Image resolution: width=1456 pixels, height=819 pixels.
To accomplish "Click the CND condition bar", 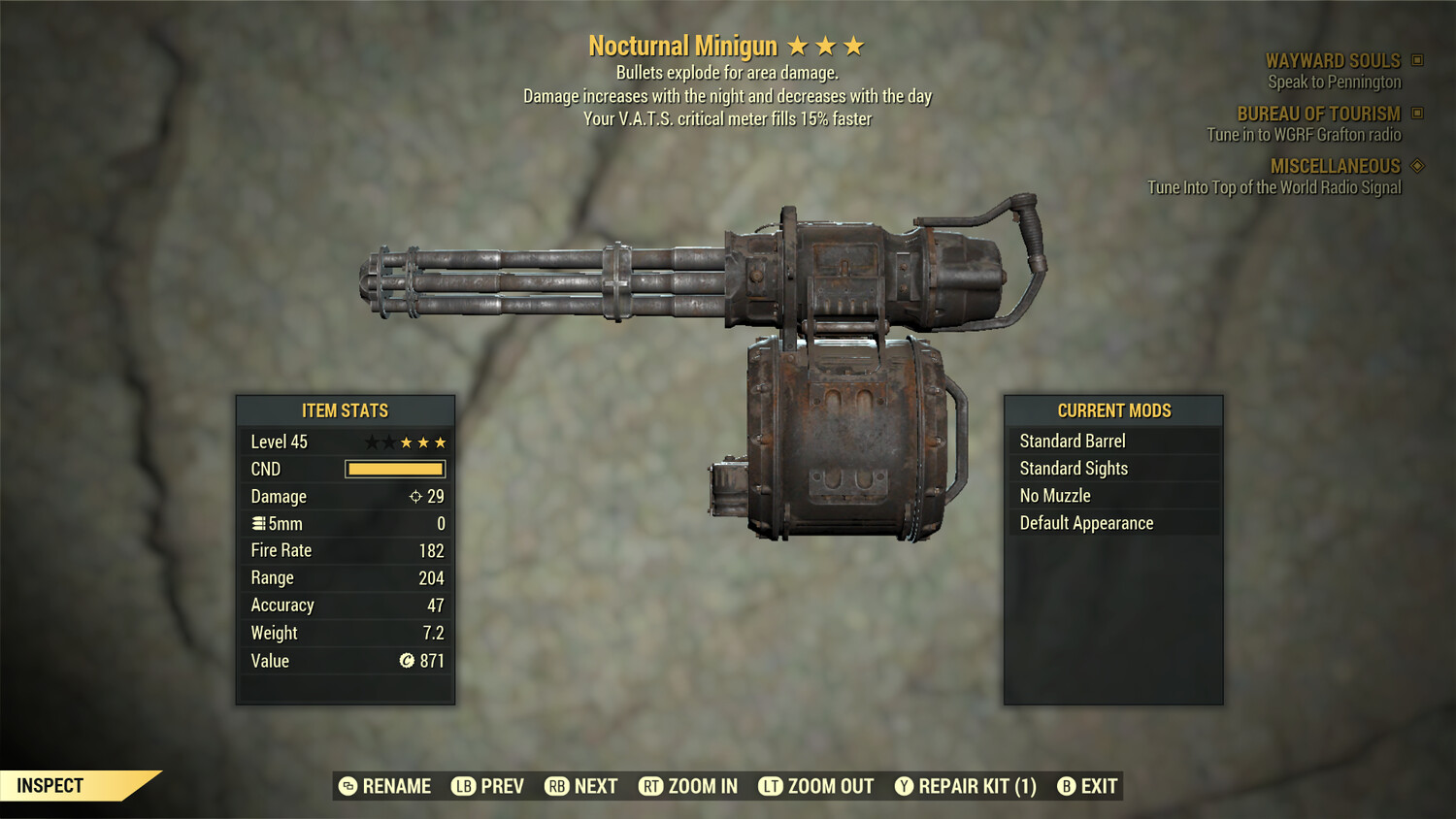I will [394, 469].
